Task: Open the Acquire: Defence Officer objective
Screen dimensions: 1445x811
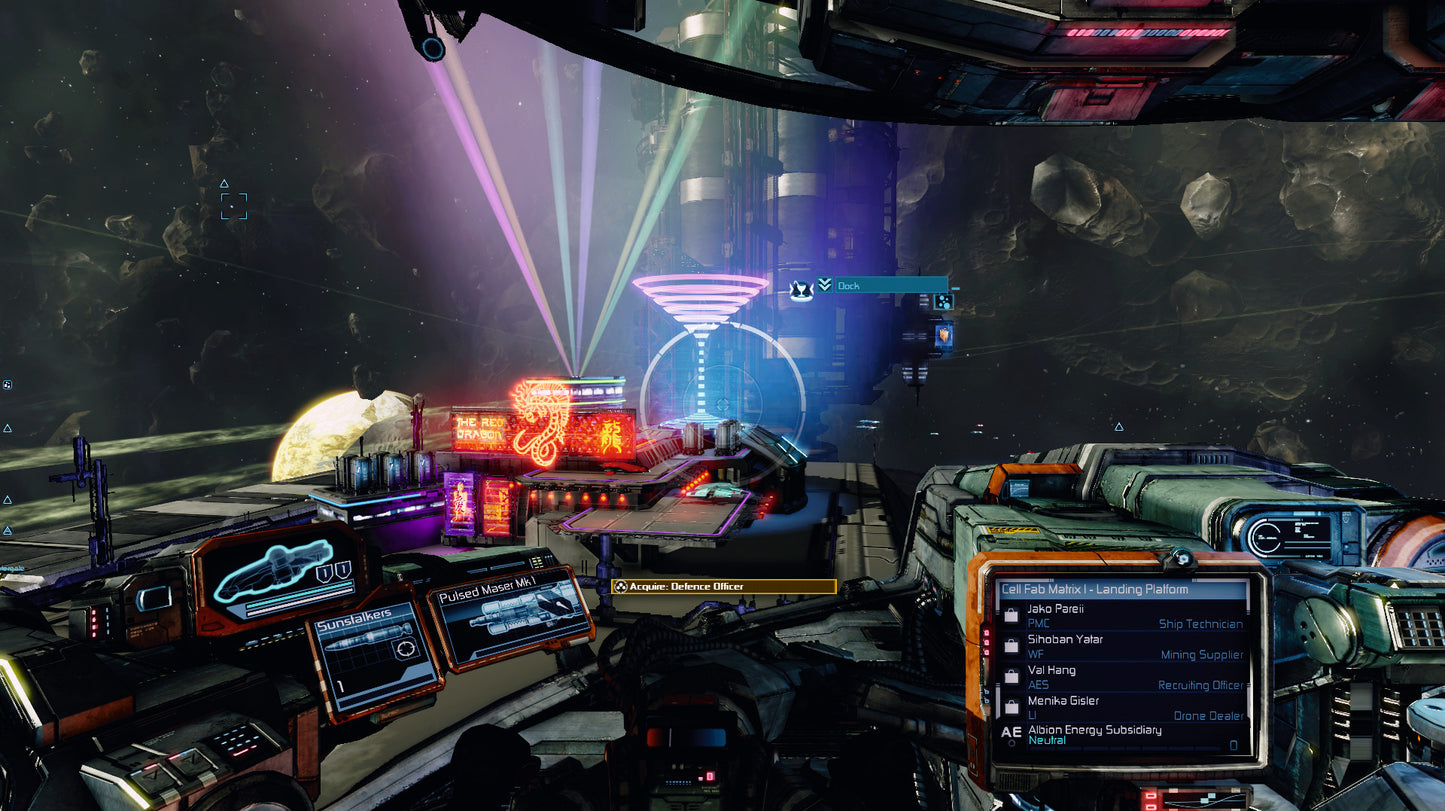Action: pyautogui.click(x=723, y=586)
